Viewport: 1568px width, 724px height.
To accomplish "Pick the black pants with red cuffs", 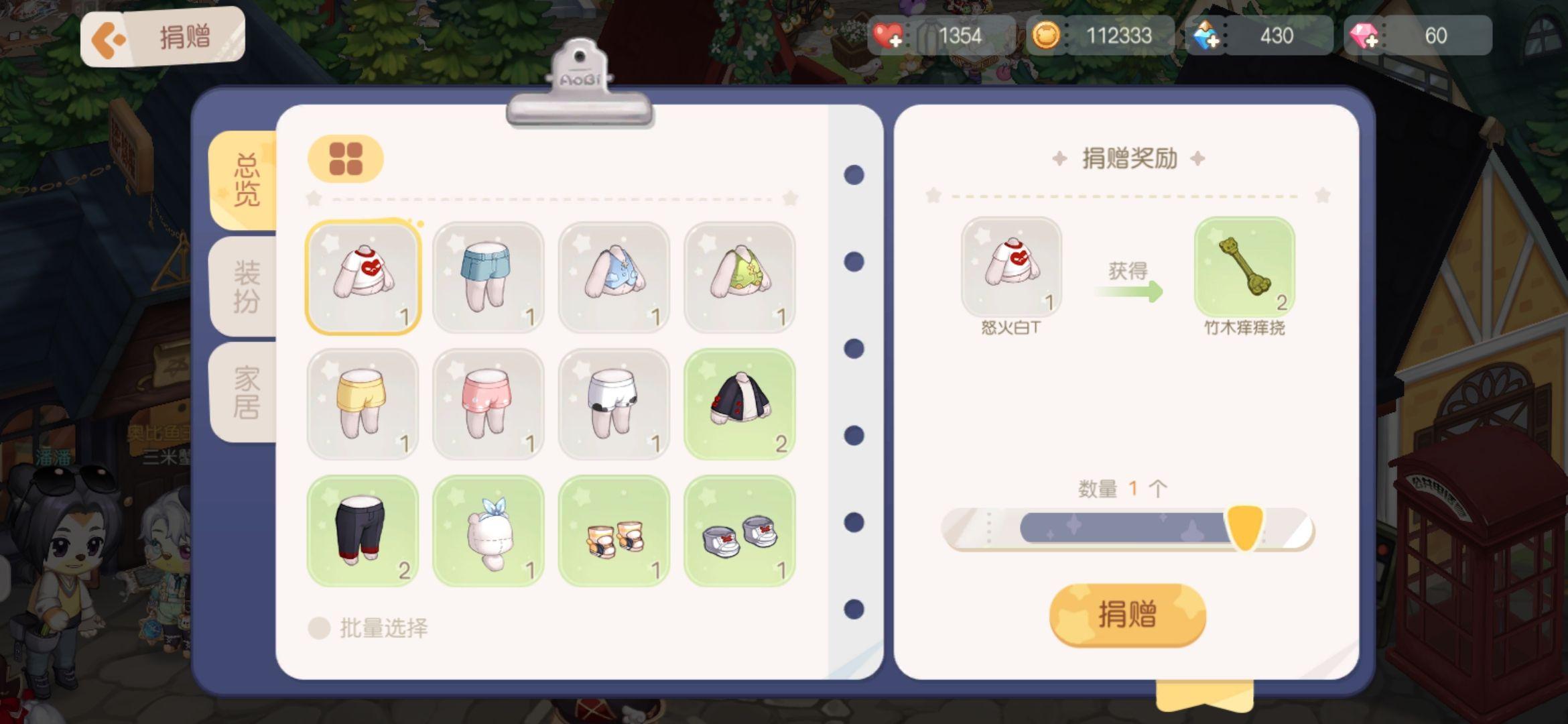I will coord(363,530).
